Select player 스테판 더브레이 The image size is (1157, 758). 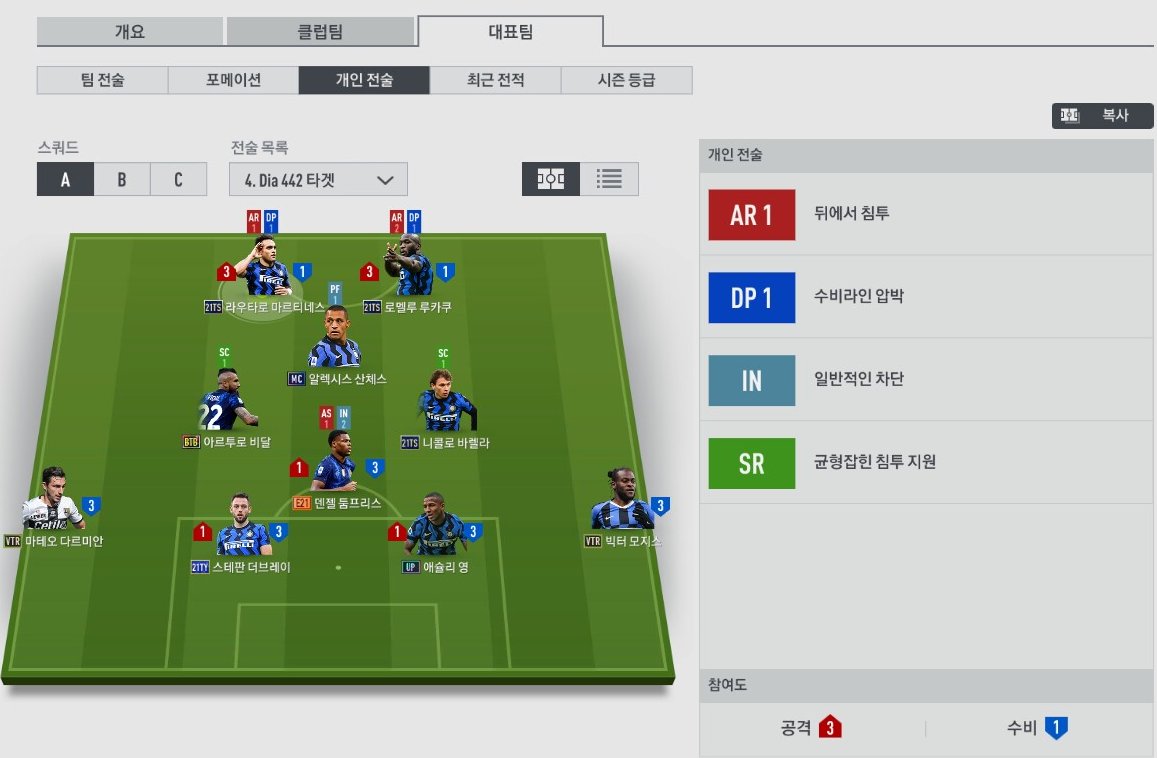click(240, 530)
